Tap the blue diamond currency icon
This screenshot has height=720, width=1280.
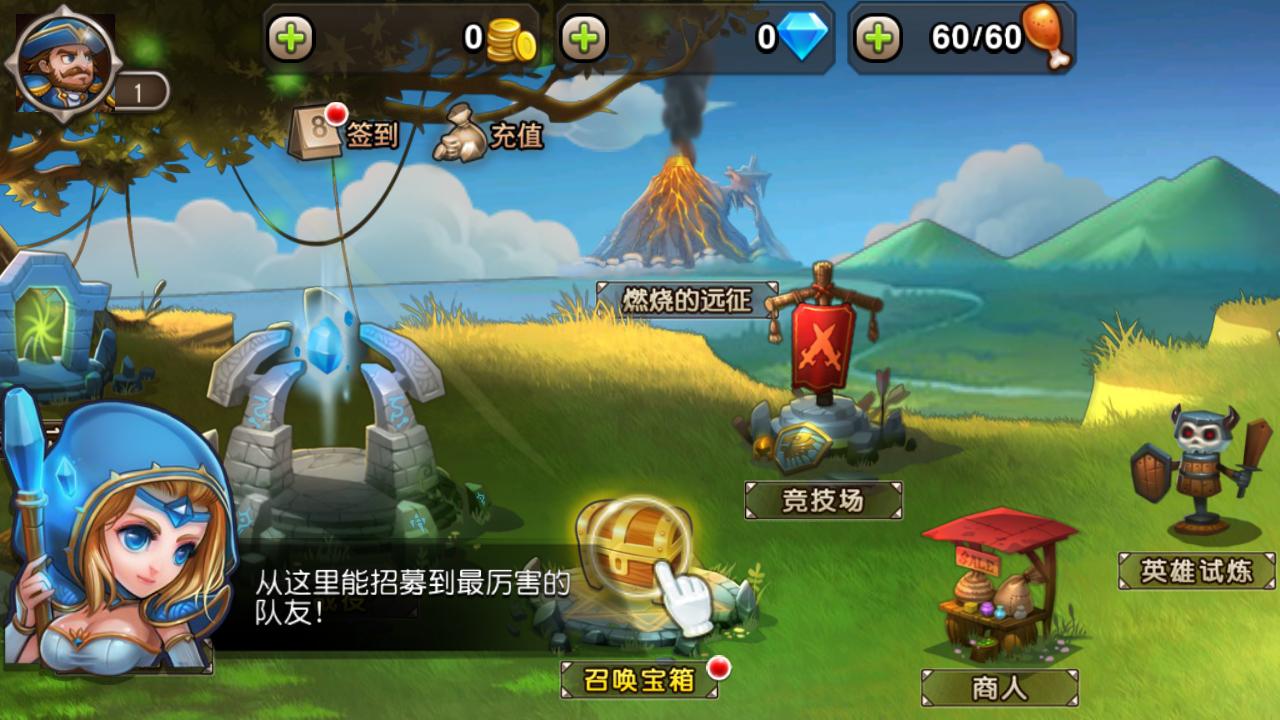click(x=805, y=37)
